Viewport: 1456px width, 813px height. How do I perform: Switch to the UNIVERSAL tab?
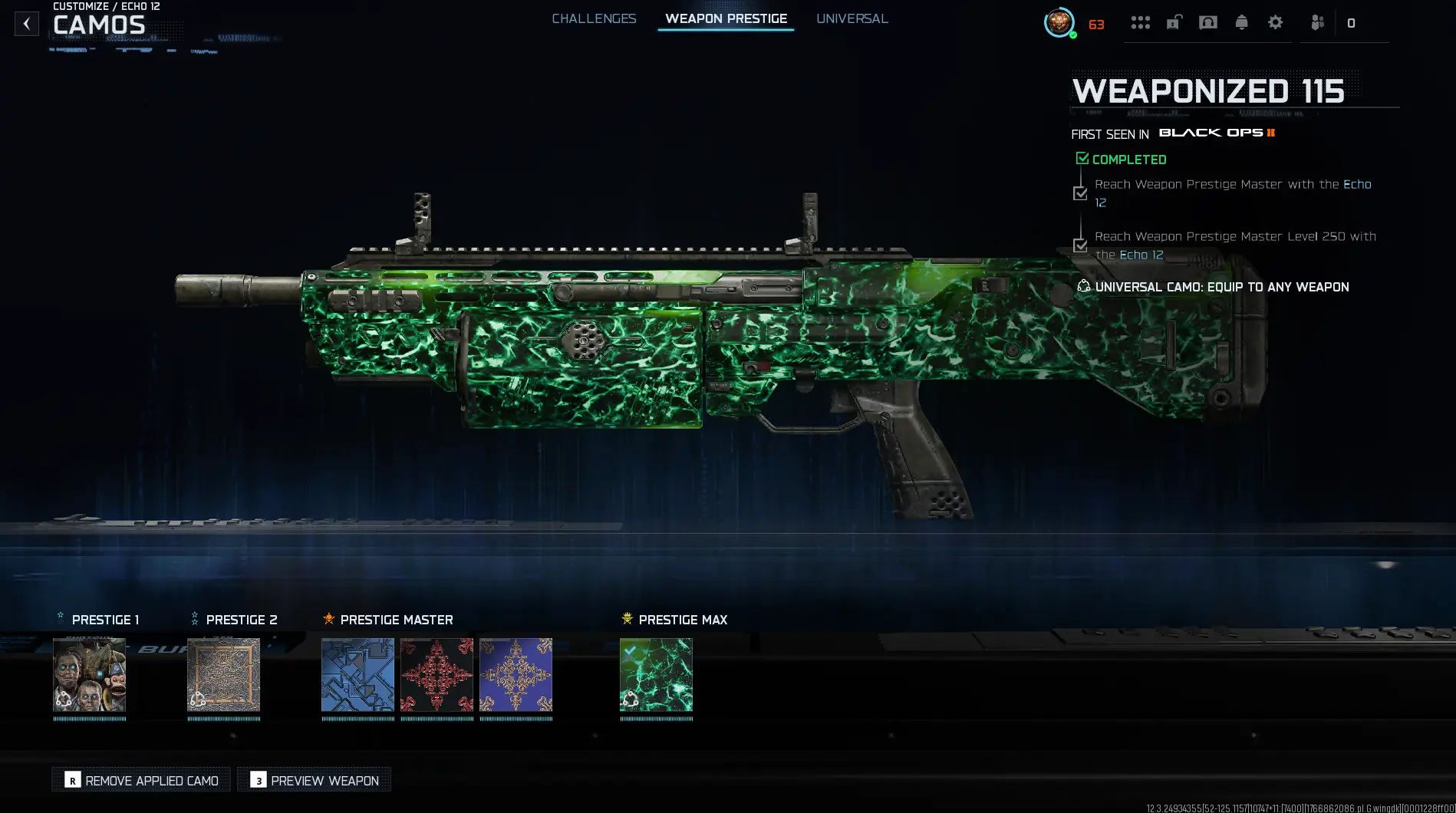pyautogui.click(x=852, y=18)
